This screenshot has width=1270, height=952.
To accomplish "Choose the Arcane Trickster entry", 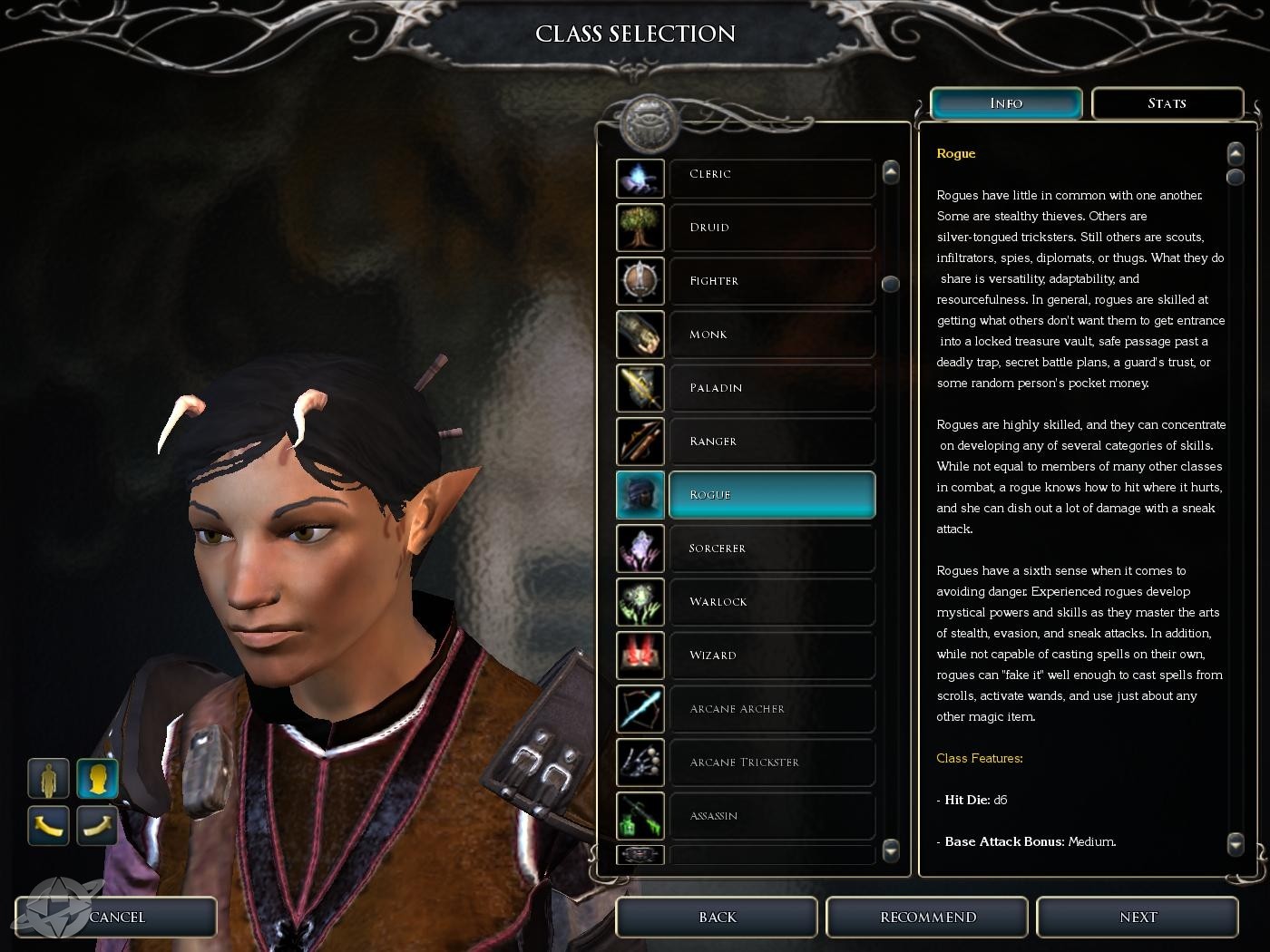I will point(771,763).
